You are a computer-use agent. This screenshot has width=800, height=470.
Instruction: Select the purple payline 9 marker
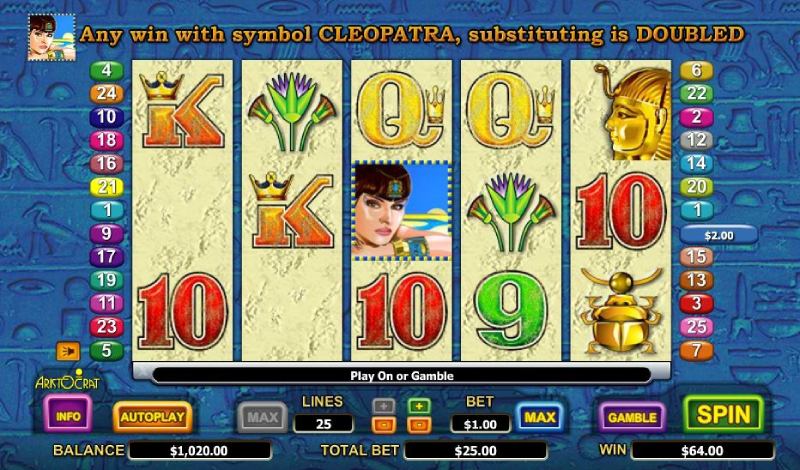click(106, 234)
